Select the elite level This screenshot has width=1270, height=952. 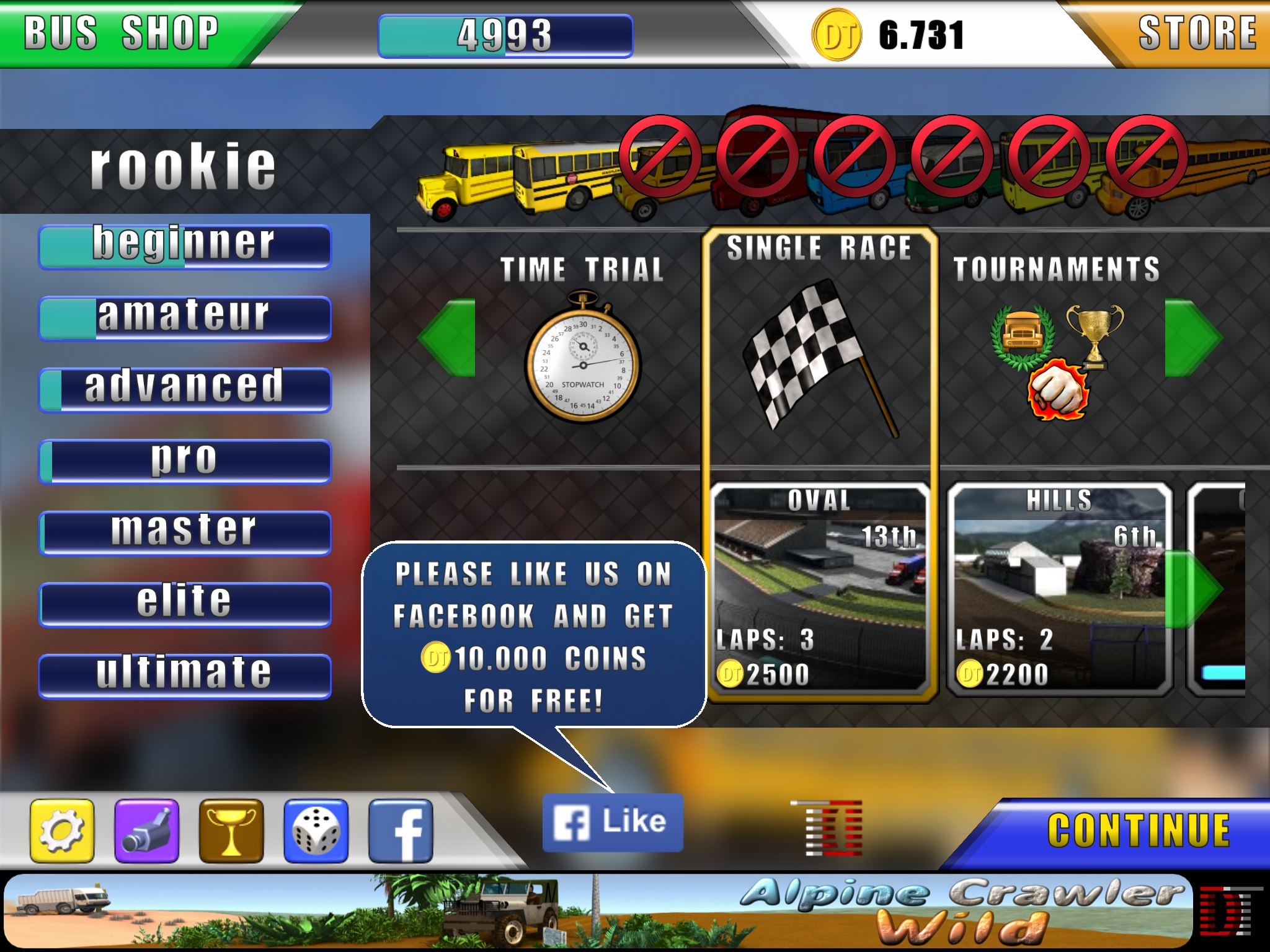click(x=185, y=604)
